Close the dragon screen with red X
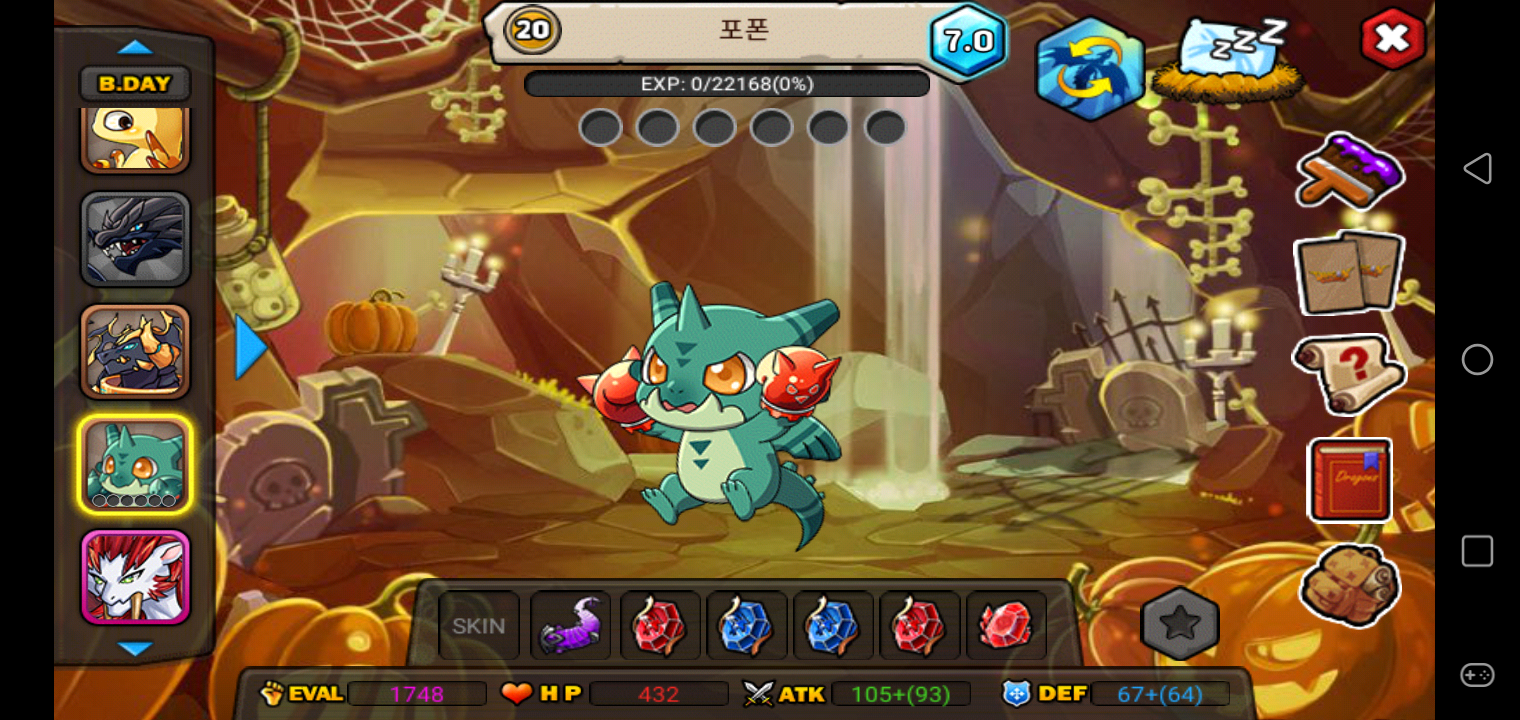The height and width of the screenshot is (720, 1520). tap(1392, 39)
